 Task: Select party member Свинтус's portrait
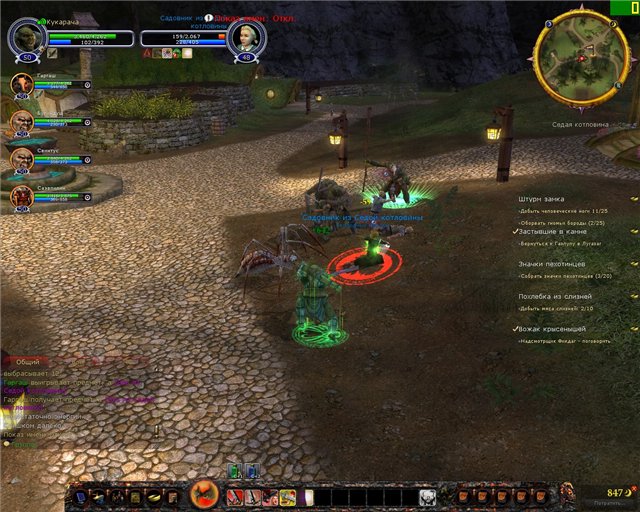(22, 159)
